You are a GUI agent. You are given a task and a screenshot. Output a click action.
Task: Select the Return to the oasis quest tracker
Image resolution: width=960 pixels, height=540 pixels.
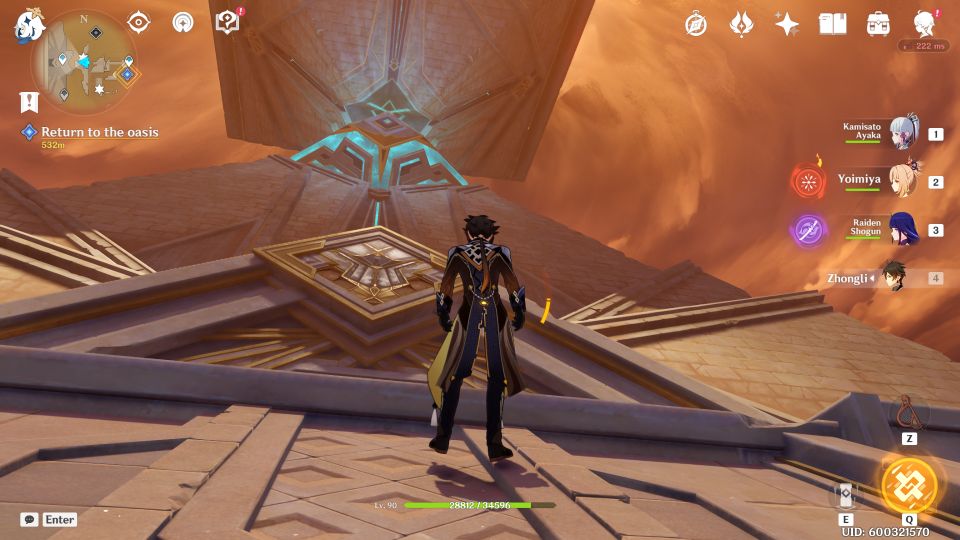coord(98,132)
